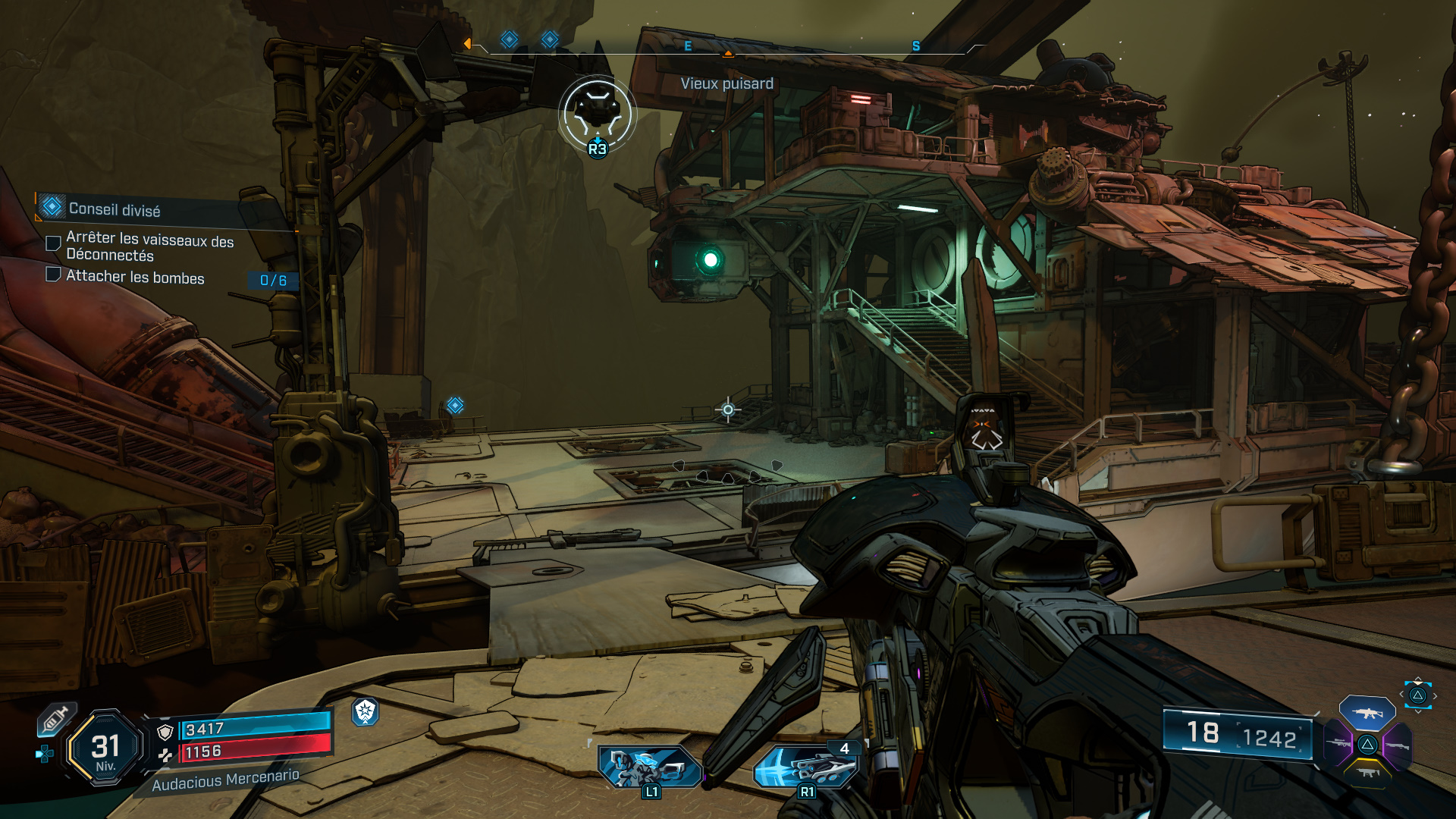This screenshot has width=1456, height=819.
Task: Click the blue diamond quest waypoint marker
Action: tap(455, 406)
